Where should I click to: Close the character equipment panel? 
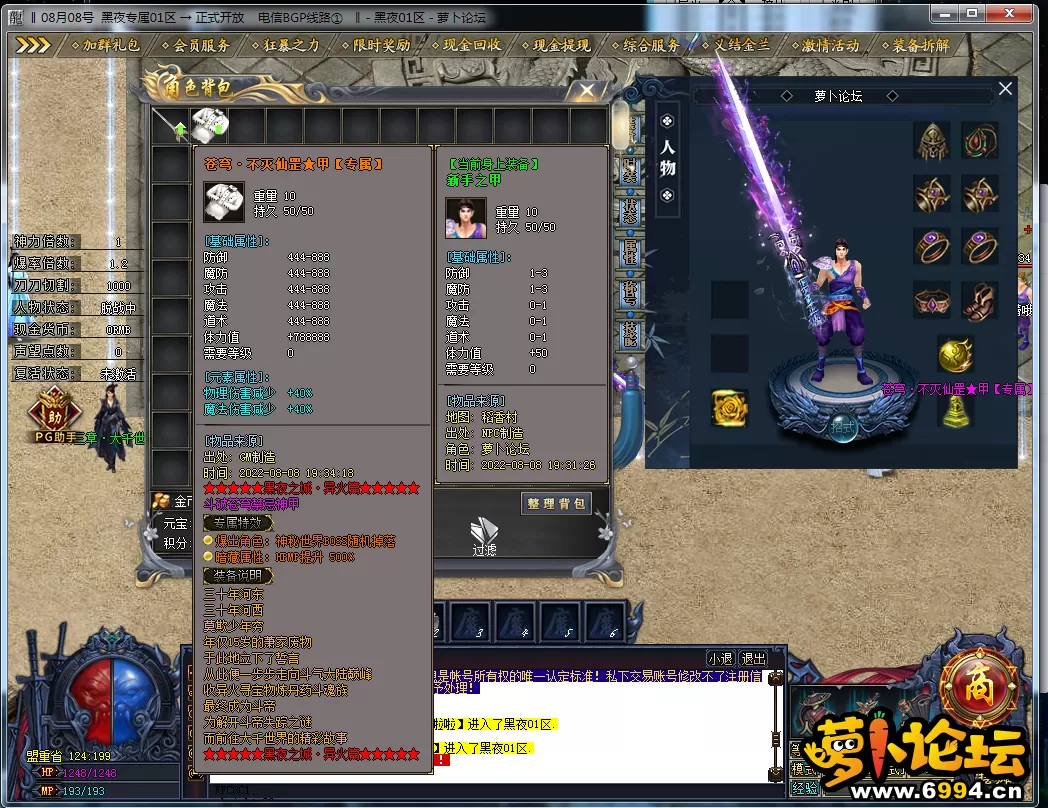pos(1005,89)
